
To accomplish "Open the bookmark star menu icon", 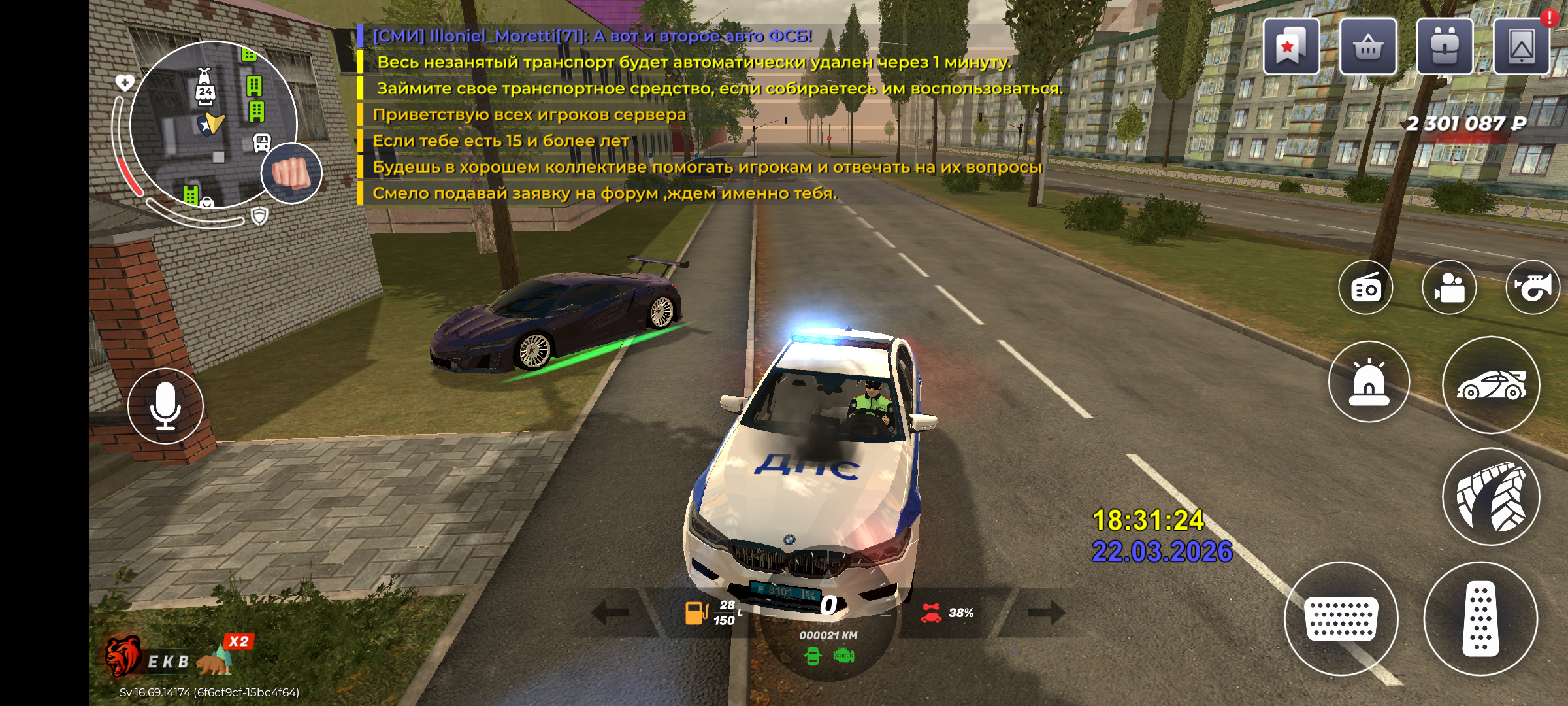I will click(1291, 47).
